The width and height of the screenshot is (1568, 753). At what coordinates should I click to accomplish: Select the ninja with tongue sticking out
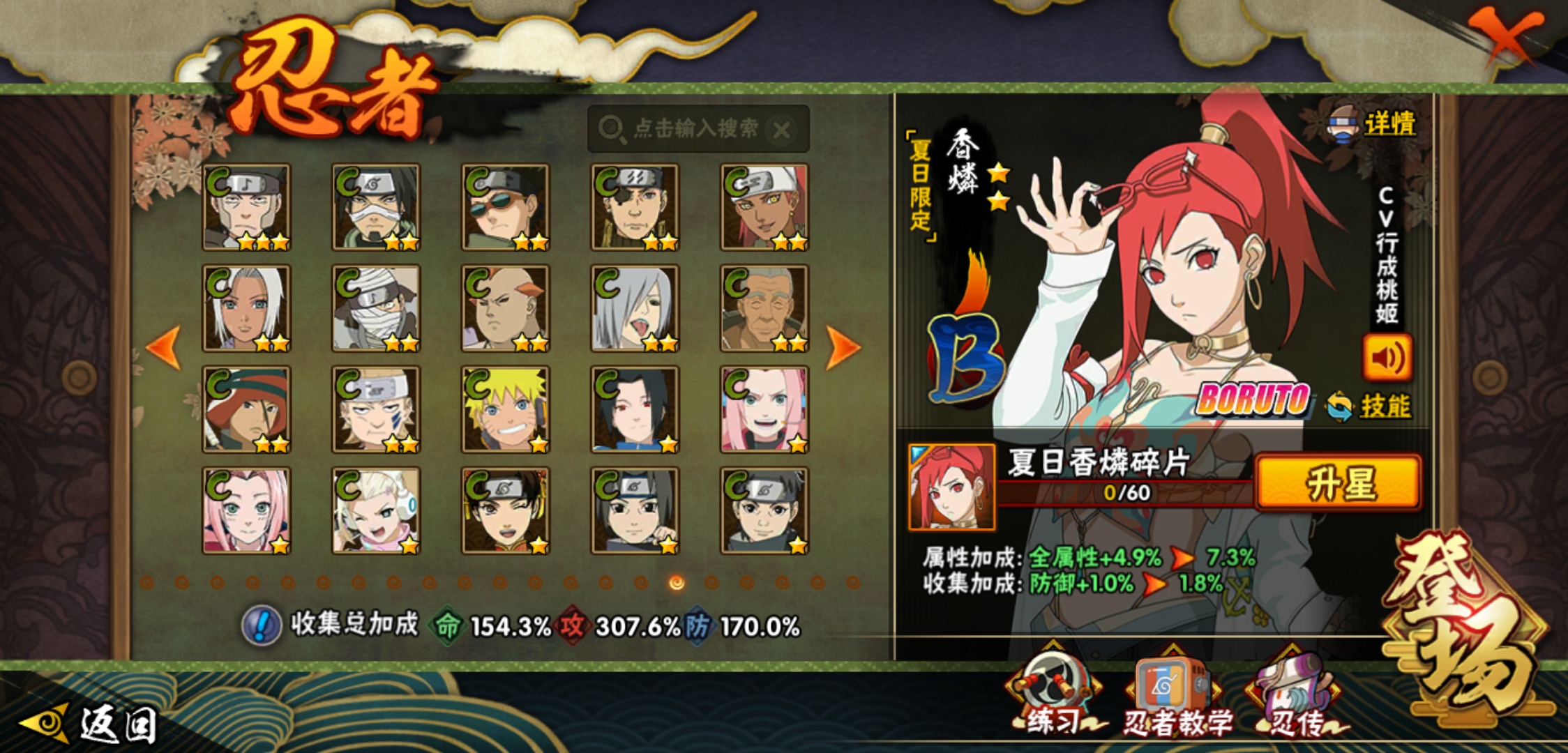[x=634, y=308]
